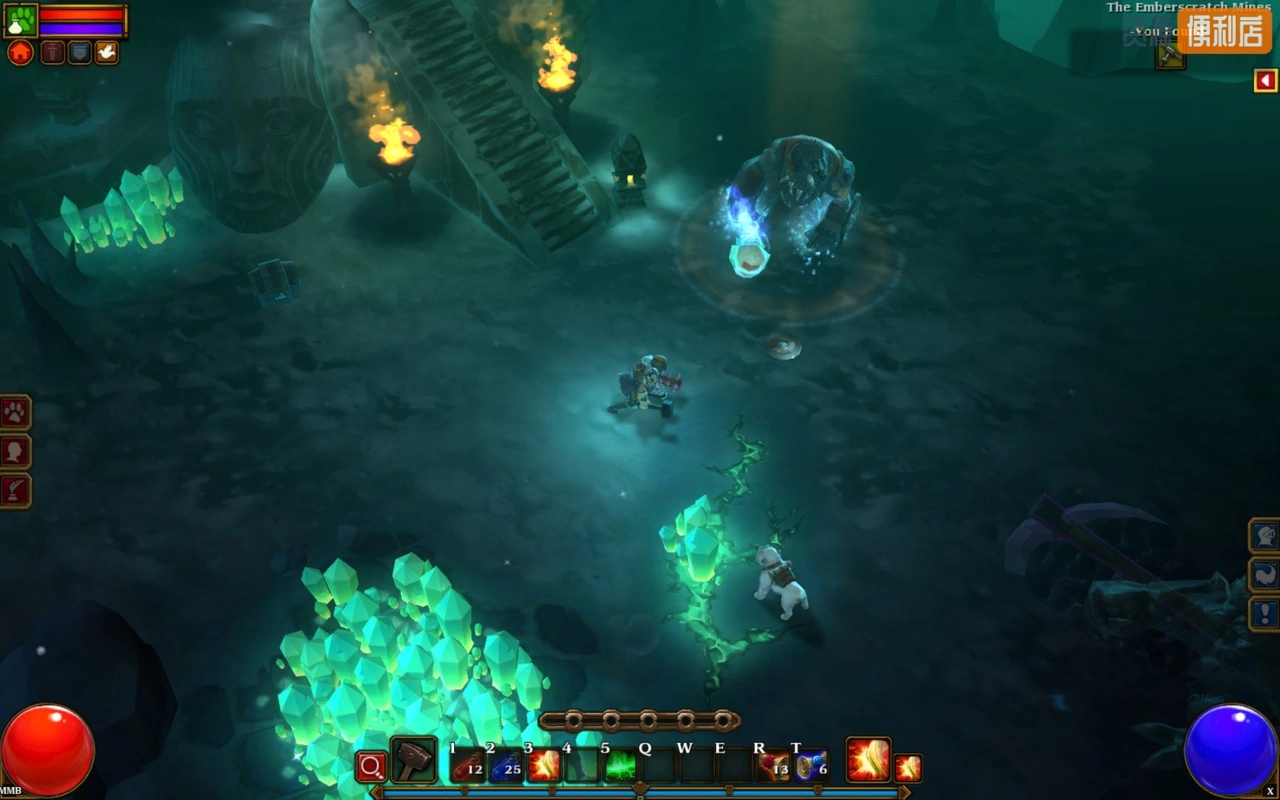Click the red collapse arrow button

pos(1265,80)
